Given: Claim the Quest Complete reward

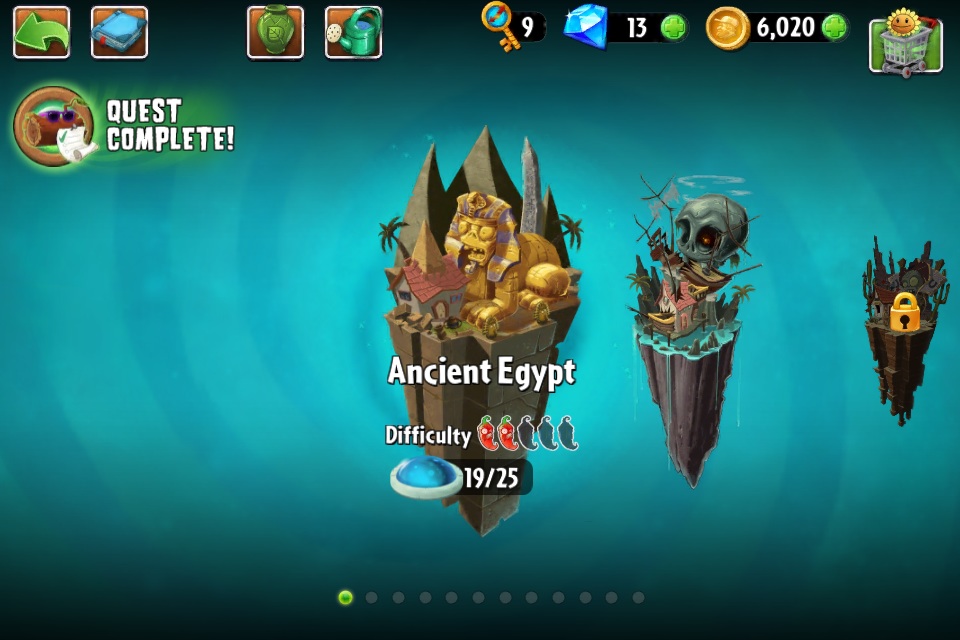Looking at the screenshot, I should coord(55,126).
